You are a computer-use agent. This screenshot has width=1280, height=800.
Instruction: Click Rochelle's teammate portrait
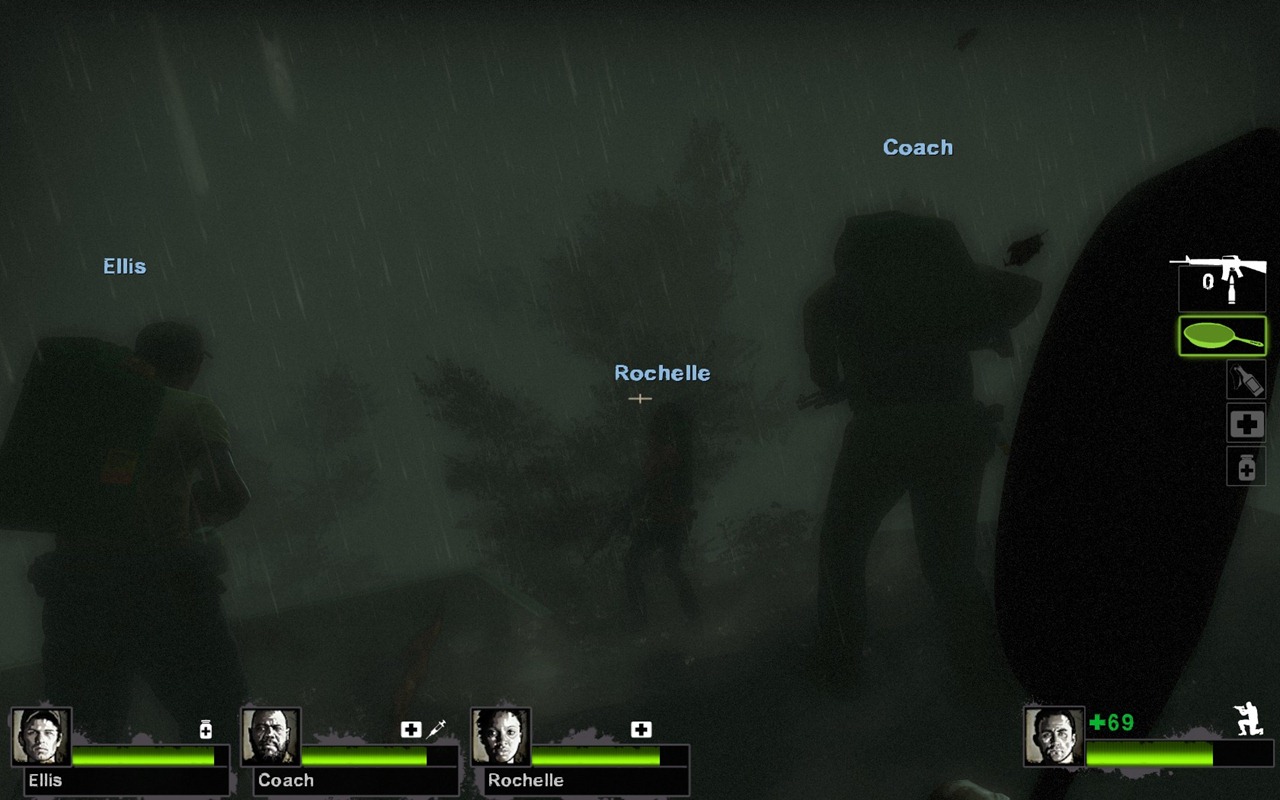click(x=501, y=737)
